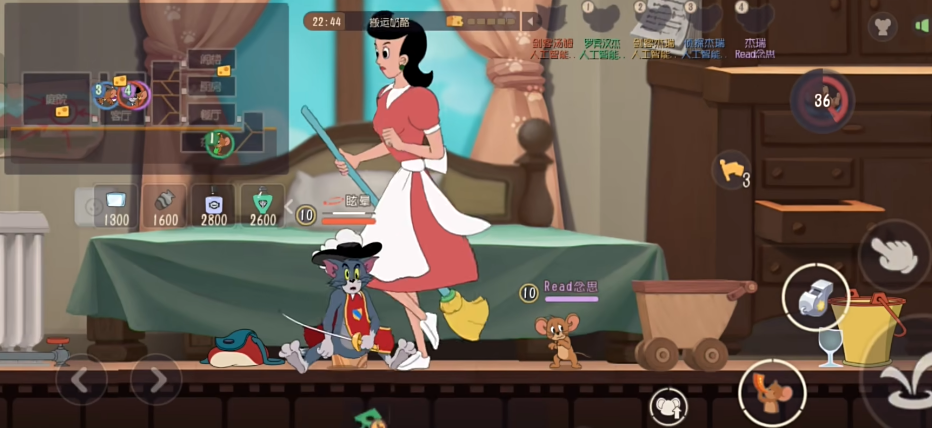This screenshot has height=428, width=932.
Task: Buy the 1300-cost shop item
Action: tap(116, 203)
